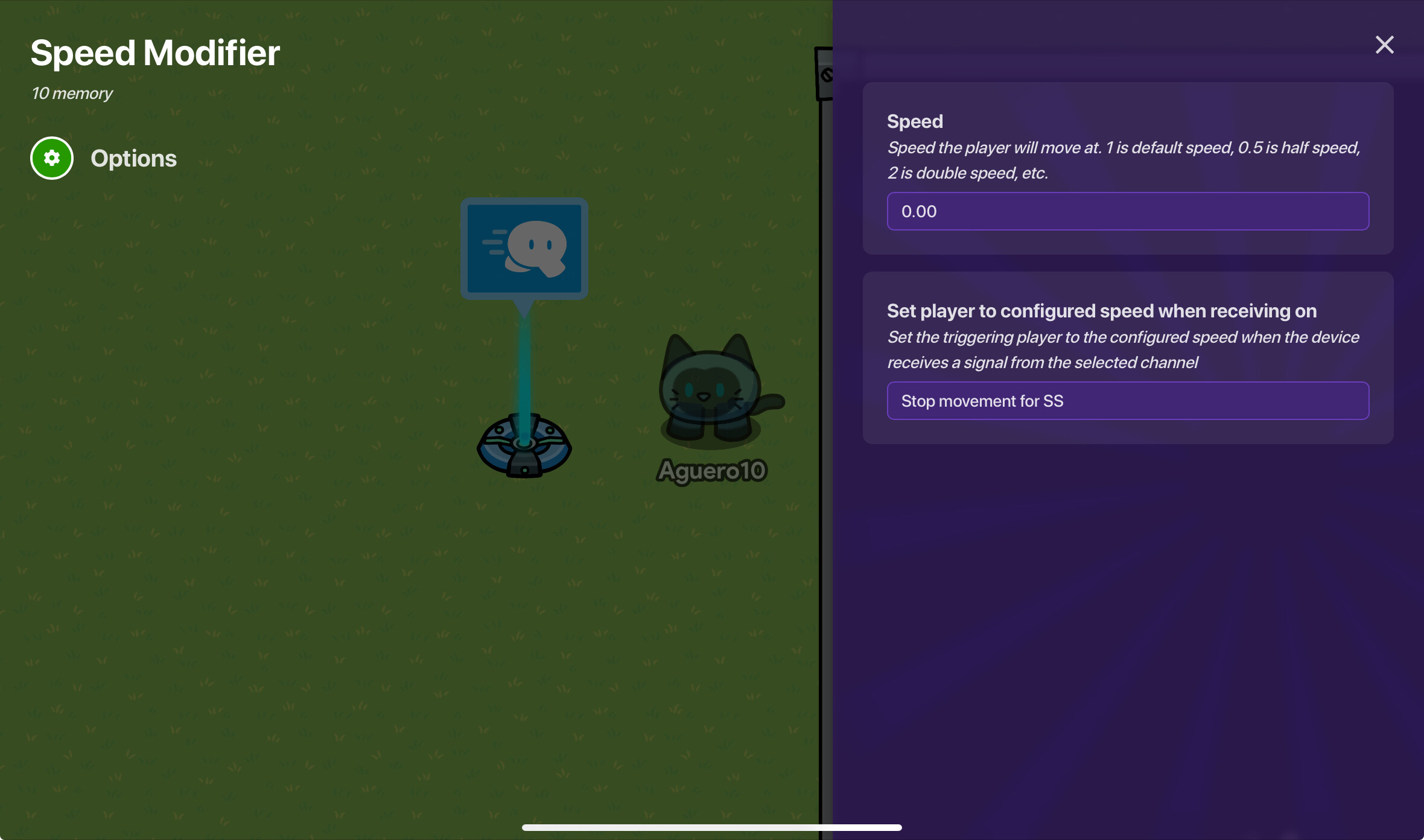This screenshot has width=1424, height=840.
Task: Click the 10 memory label
Action: (72, 93)
